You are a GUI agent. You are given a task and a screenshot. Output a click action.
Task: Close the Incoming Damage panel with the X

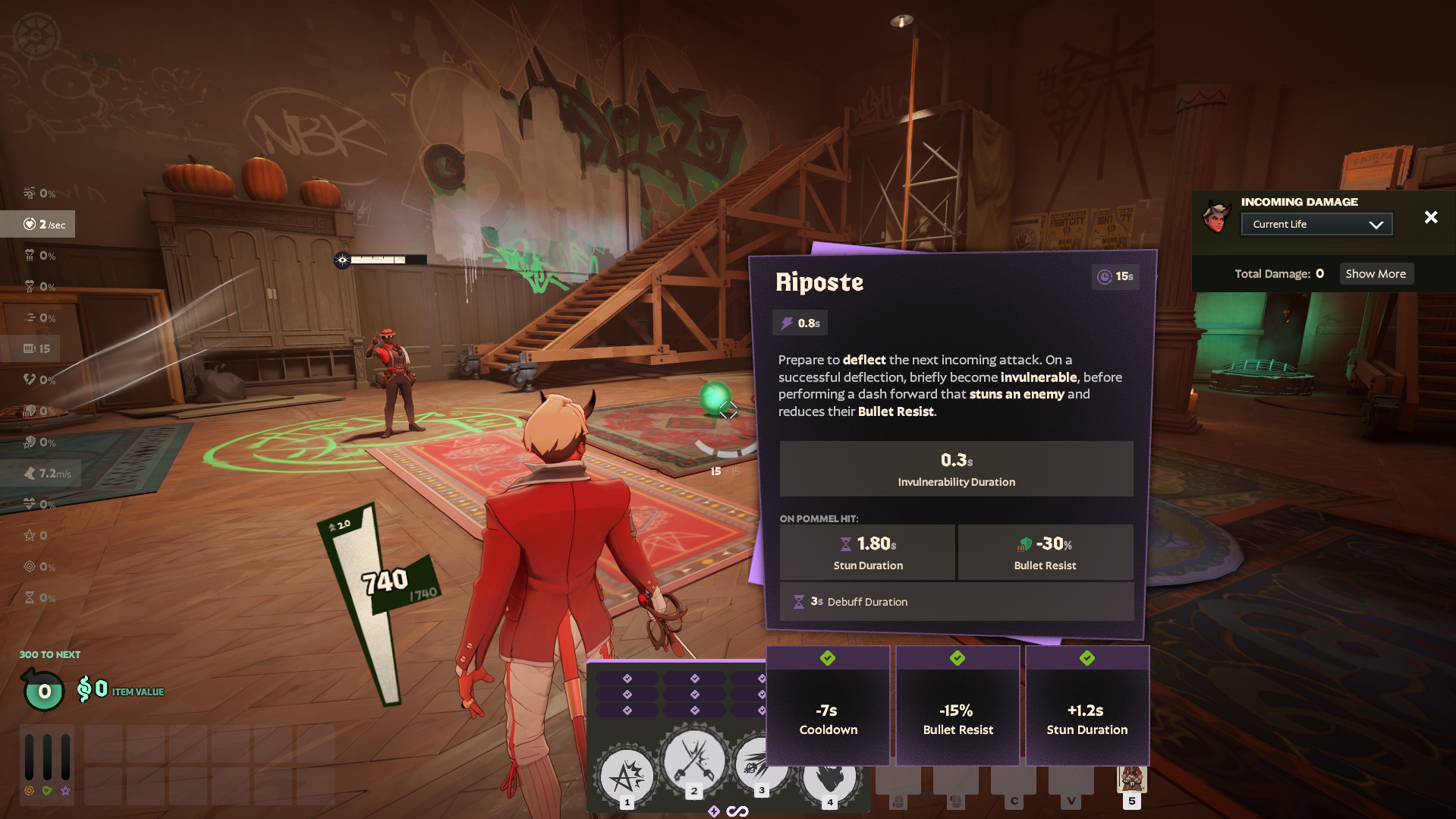point(1431,217)
